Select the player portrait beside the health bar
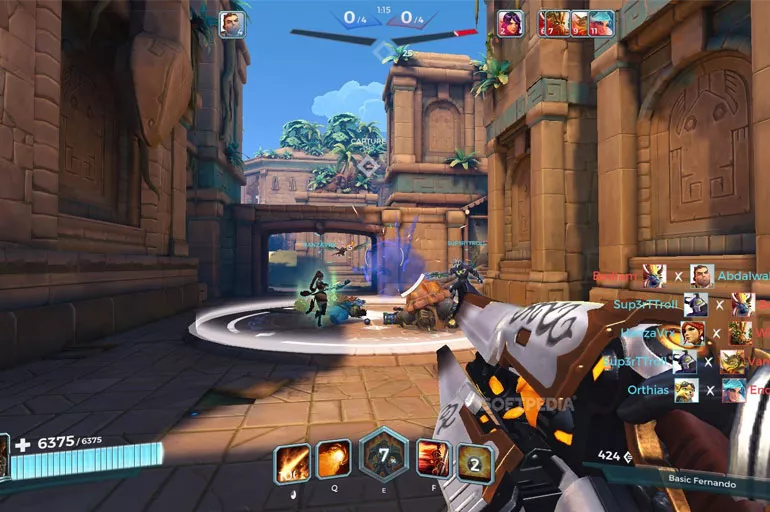 tap(3, 456)
